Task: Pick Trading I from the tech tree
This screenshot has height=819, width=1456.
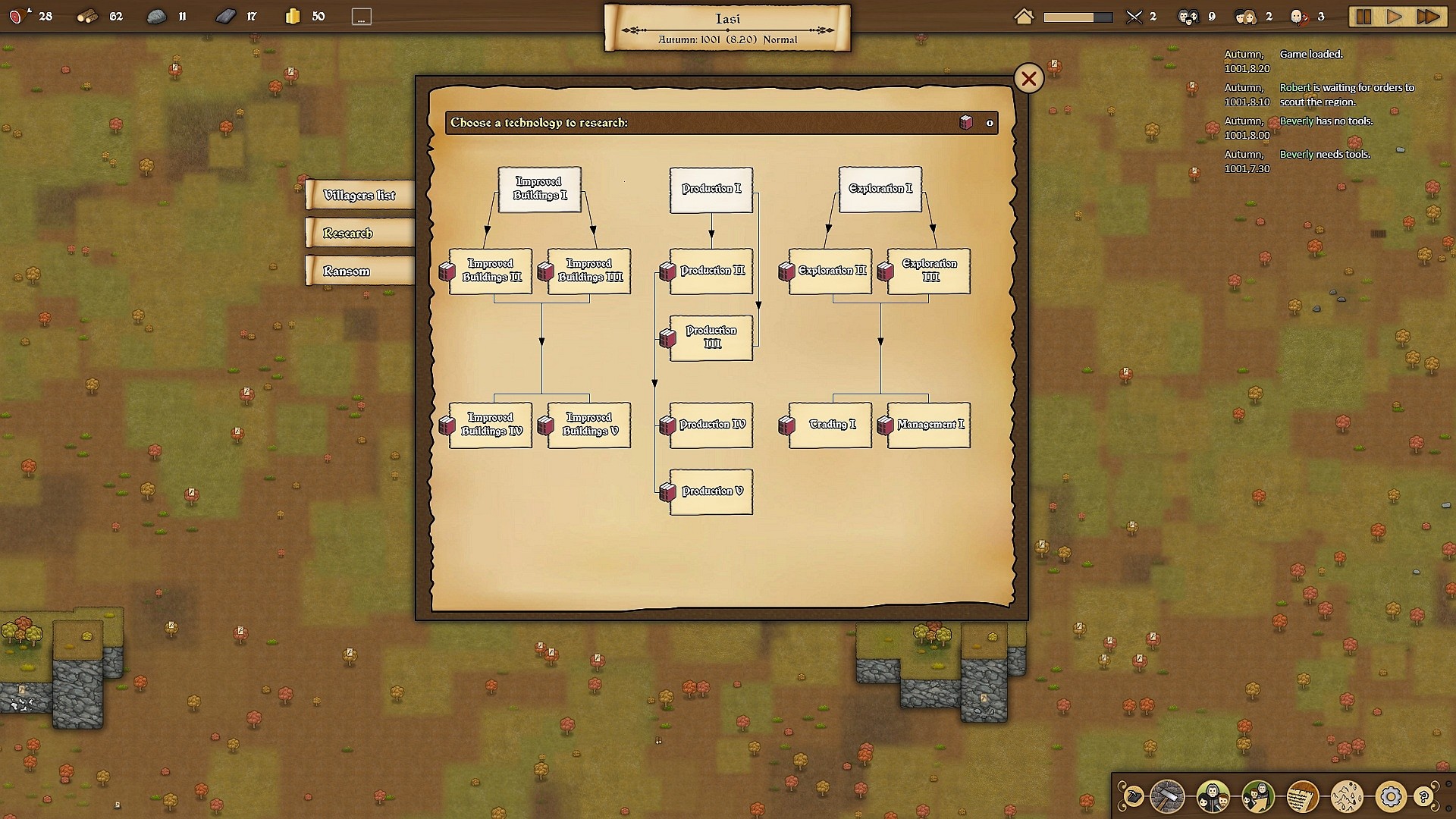Action: (x=829, y=425)
